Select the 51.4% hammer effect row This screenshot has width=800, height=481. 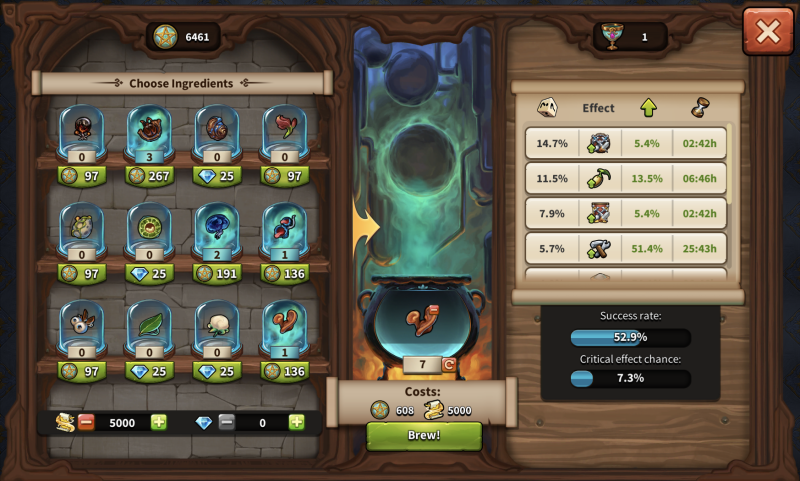(626, 249)
